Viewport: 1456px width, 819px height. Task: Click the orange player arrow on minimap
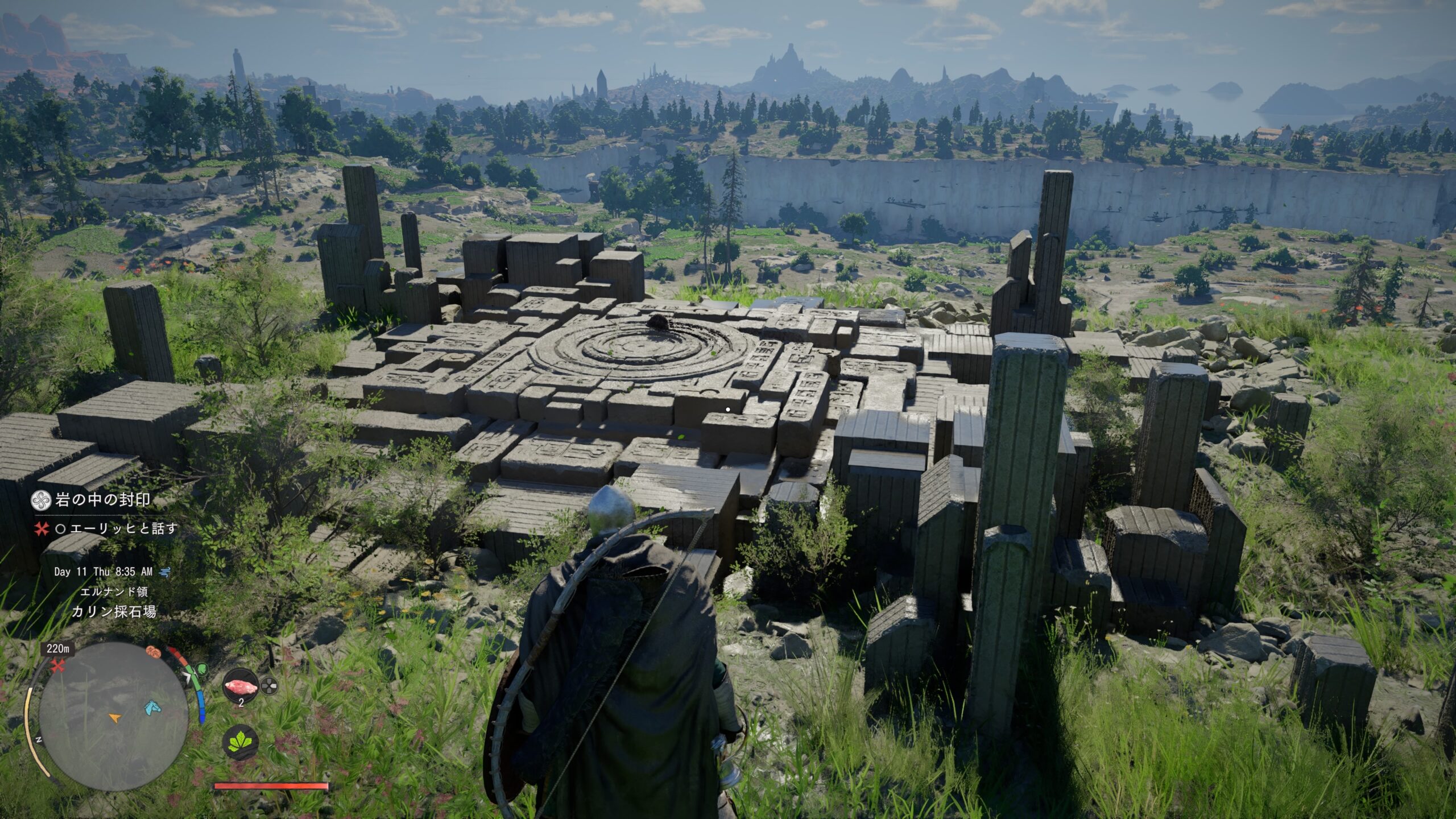point(115,718)
